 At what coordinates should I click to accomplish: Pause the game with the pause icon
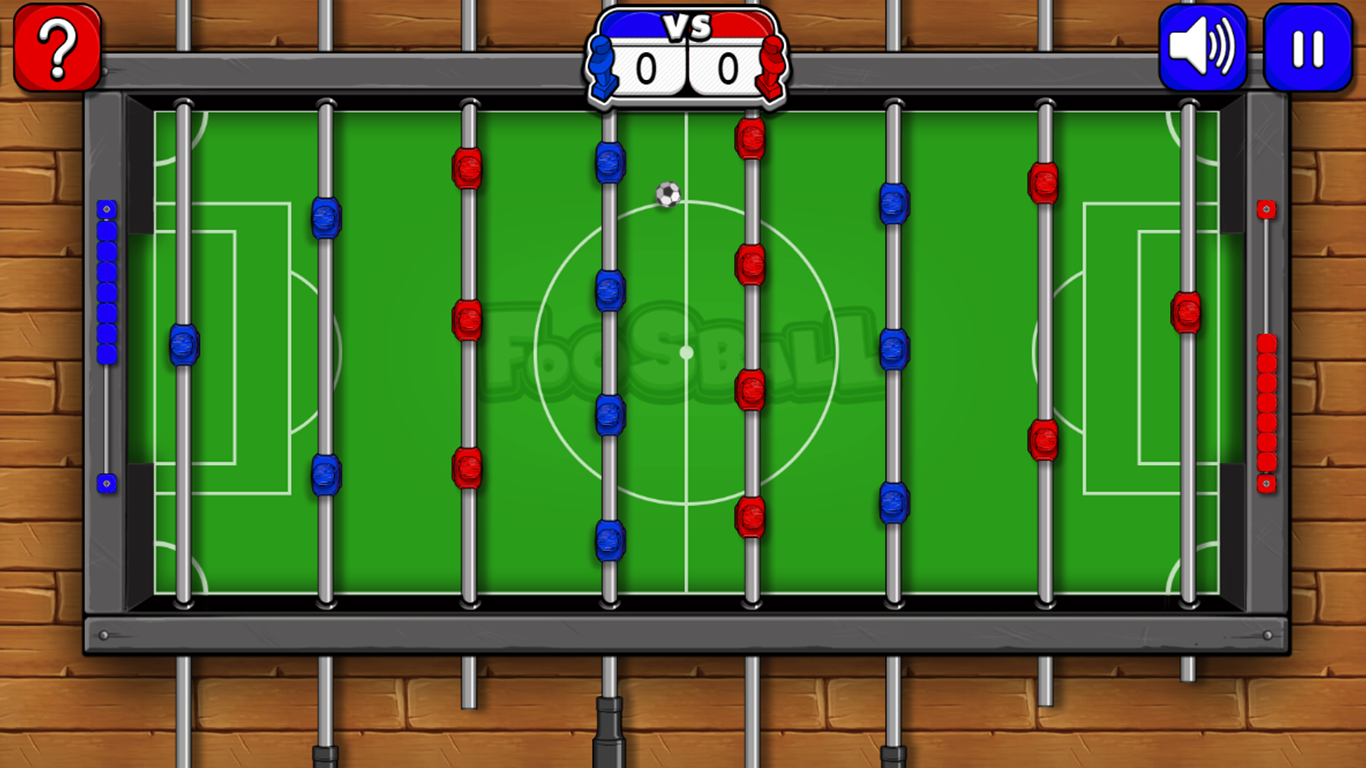click(x=1308, y=45)
